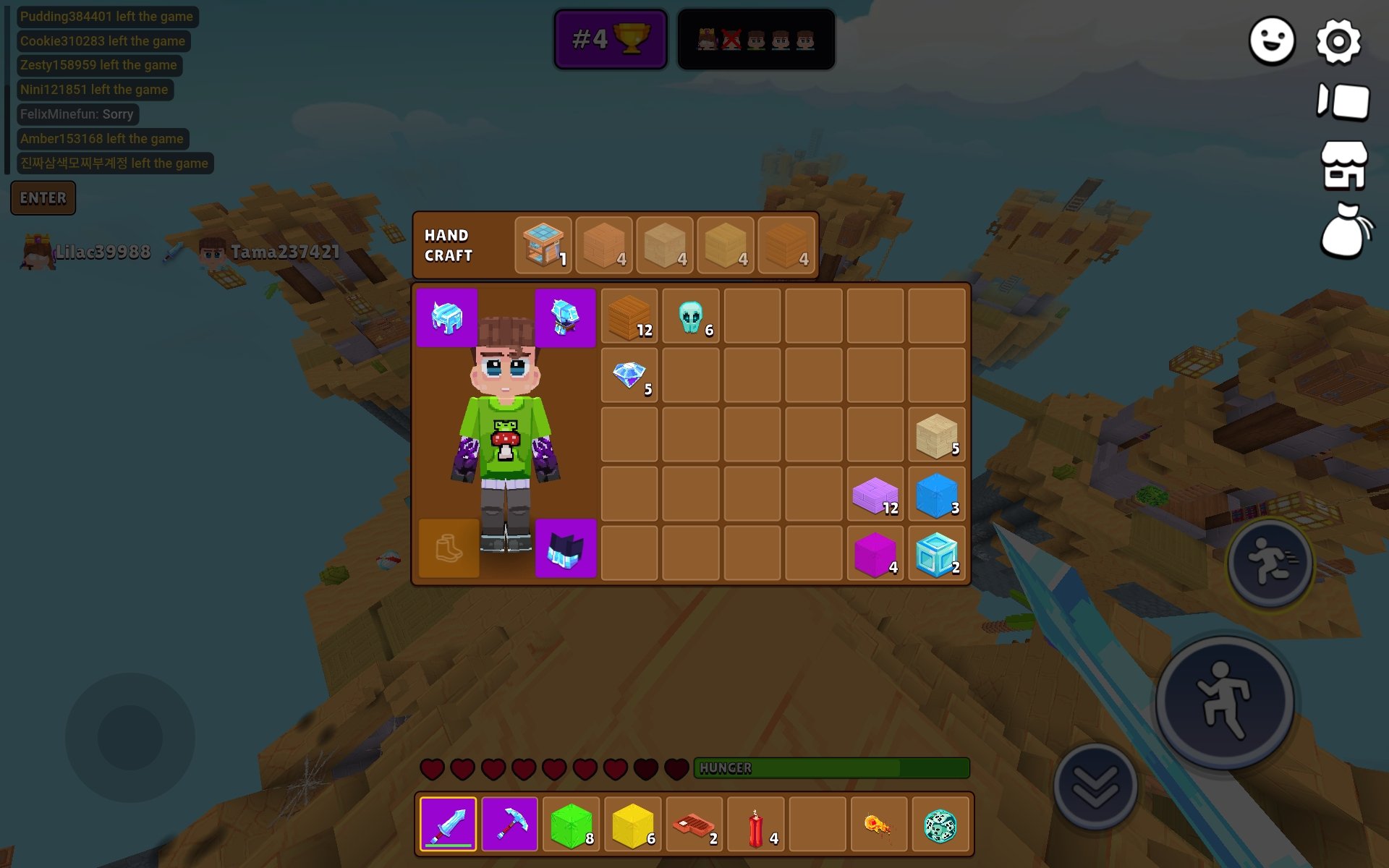This screenshot has width=1389, height=868.
Task: Select the fireball hotbar slot
Action: coord(878,824)
